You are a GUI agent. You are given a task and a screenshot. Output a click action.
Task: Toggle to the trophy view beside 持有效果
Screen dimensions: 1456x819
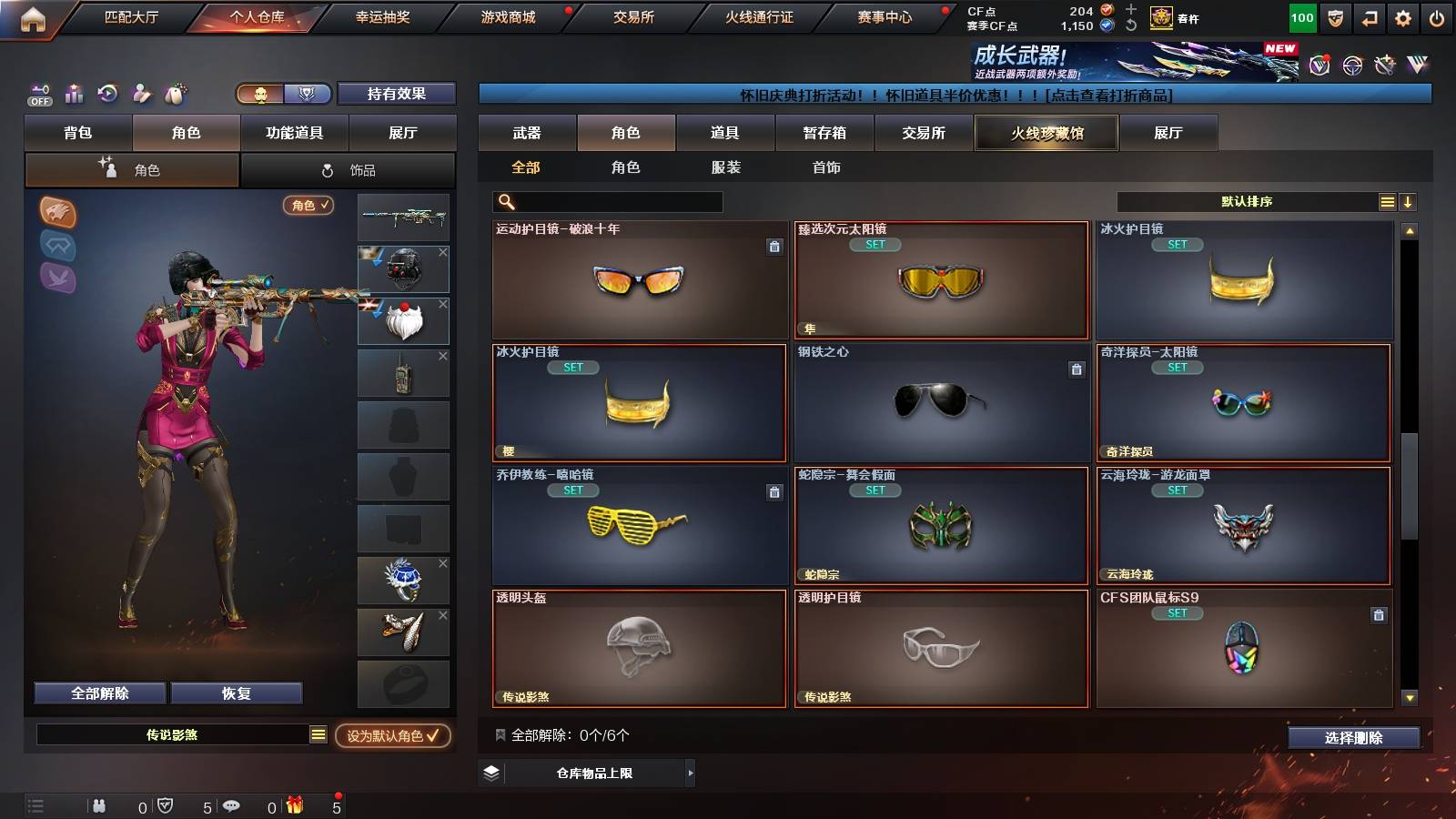[309, 94]
